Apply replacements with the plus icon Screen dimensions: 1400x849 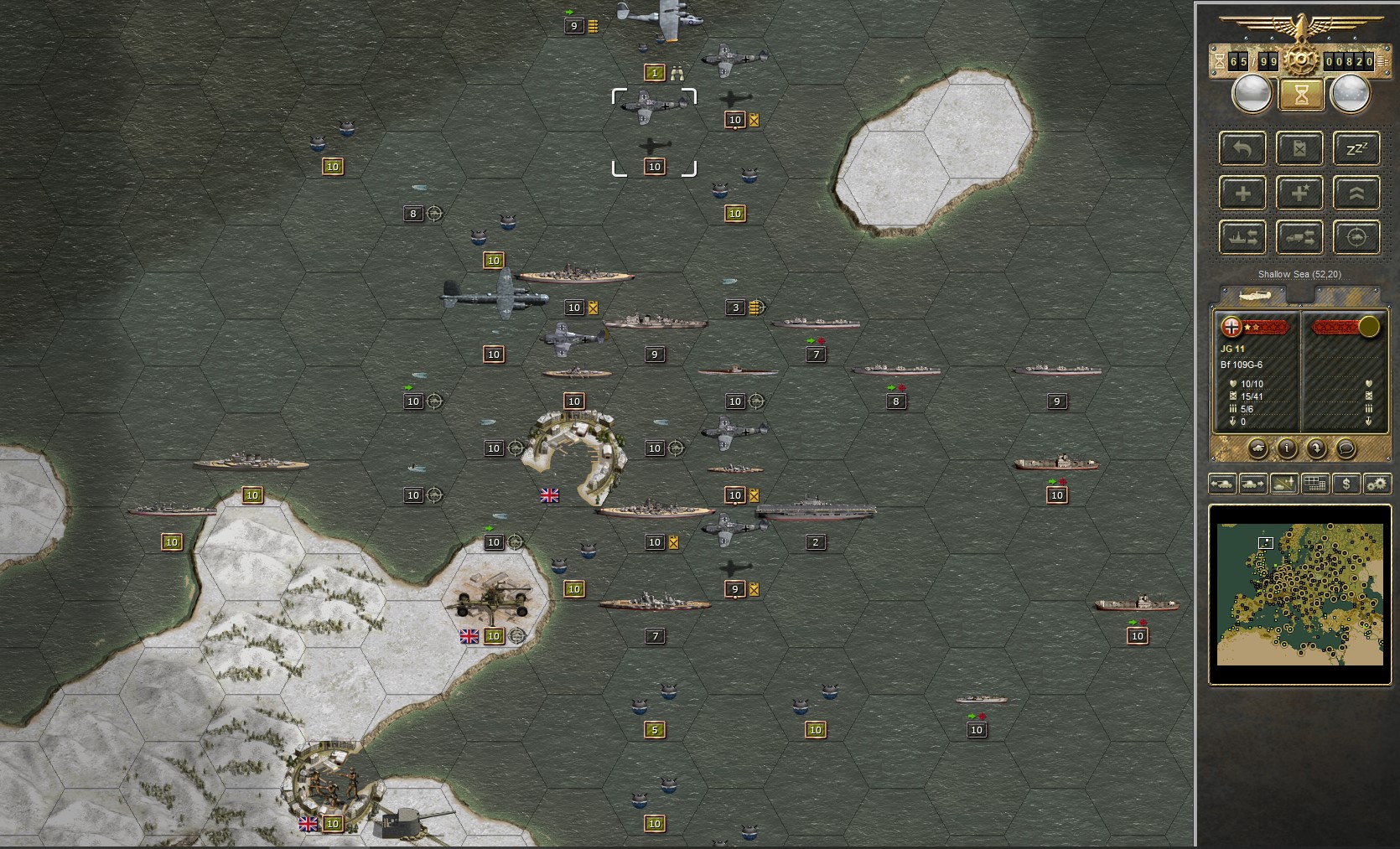click(1243, 194)
